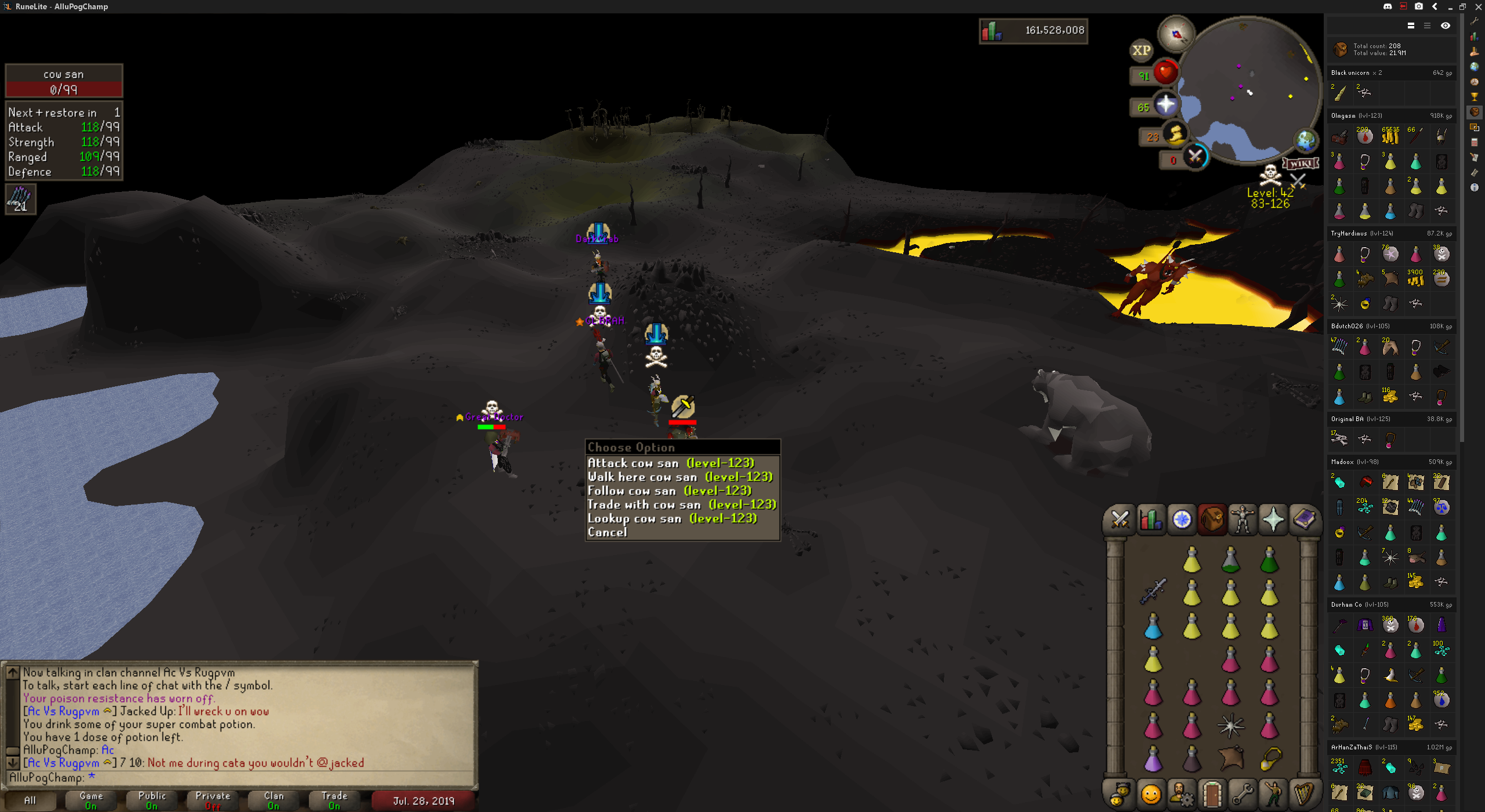The width and height of the screenshot is (1485, 812).
Task: Select the blue potion in the inventory
Action: [1153, 627]
